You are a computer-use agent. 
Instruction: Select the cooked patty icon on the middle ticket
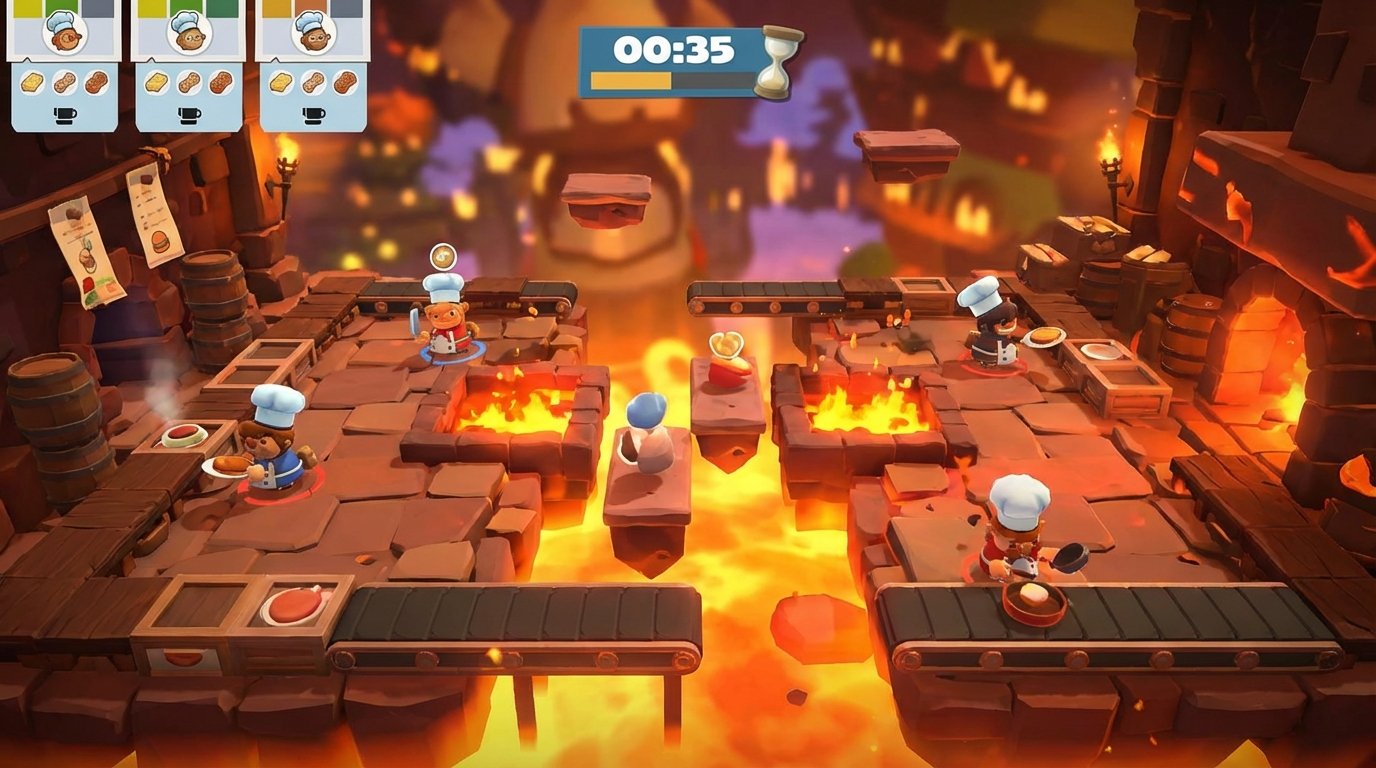tap(219, 81)
